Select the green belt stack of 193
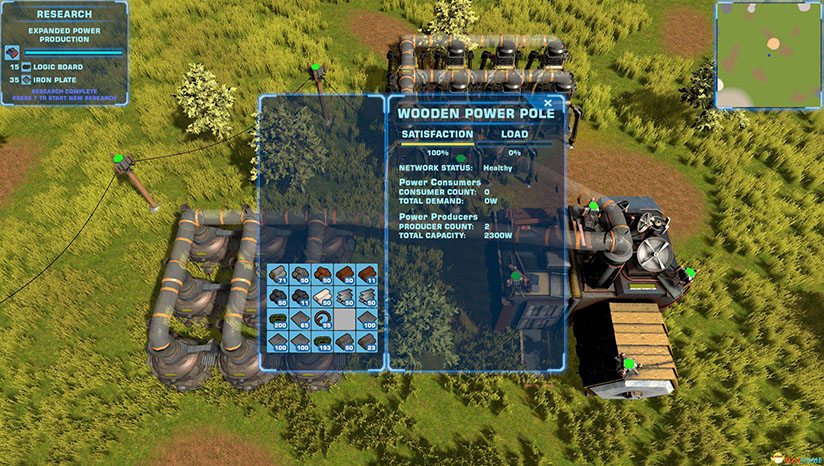This screenshot has width=824, height=466. 323,341
